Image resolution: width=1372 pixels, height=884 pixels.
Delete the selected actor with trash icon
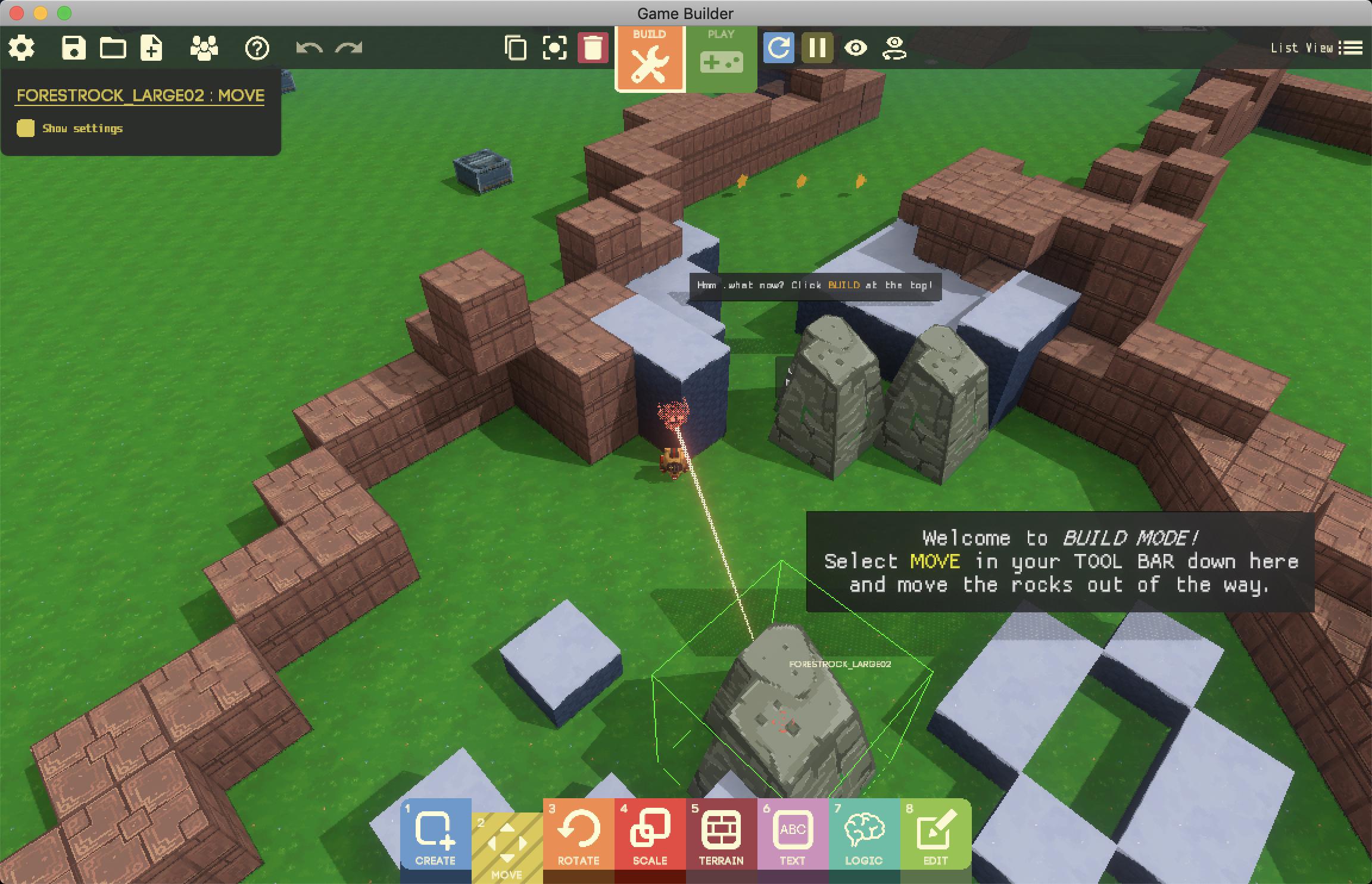tap(593, 48)
